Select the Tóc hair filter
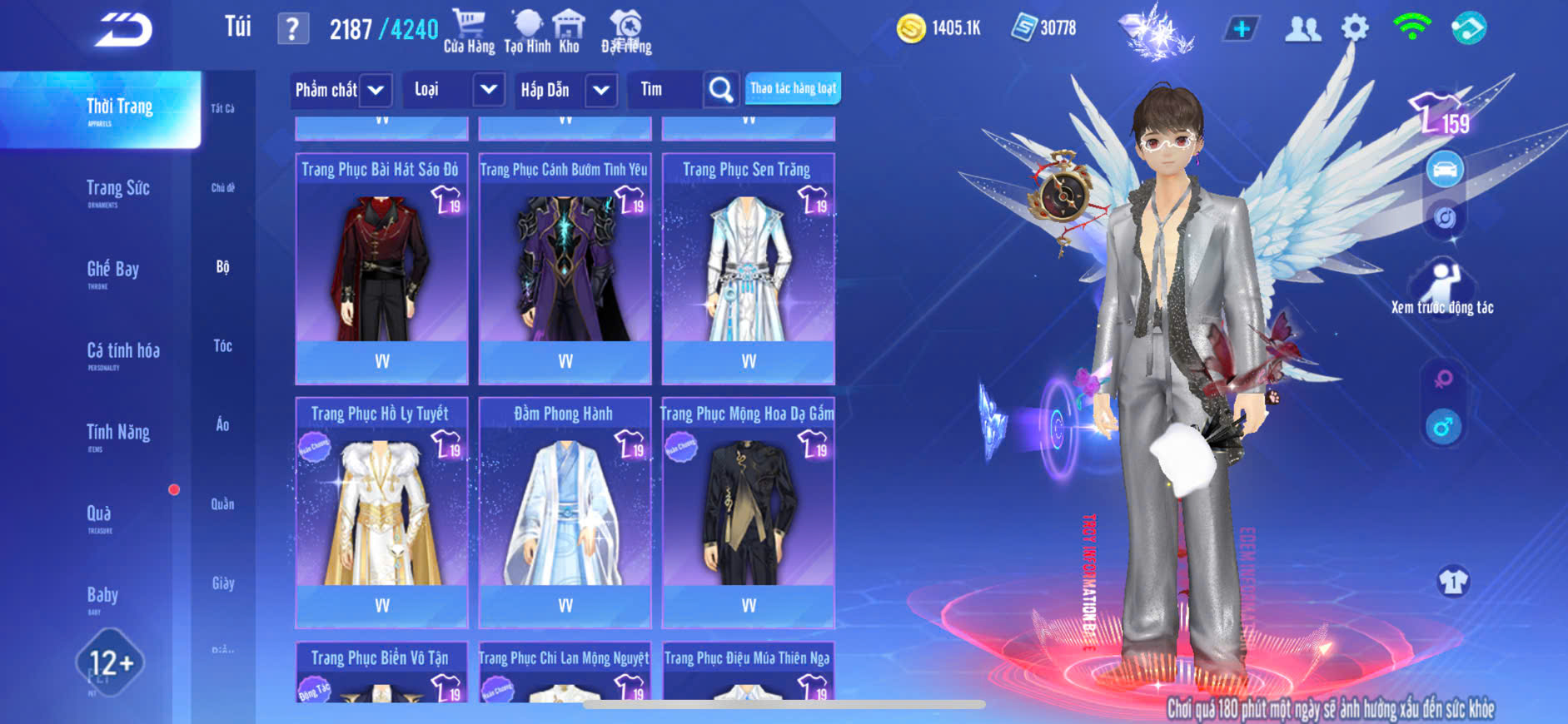 click(x=222, y=346)
